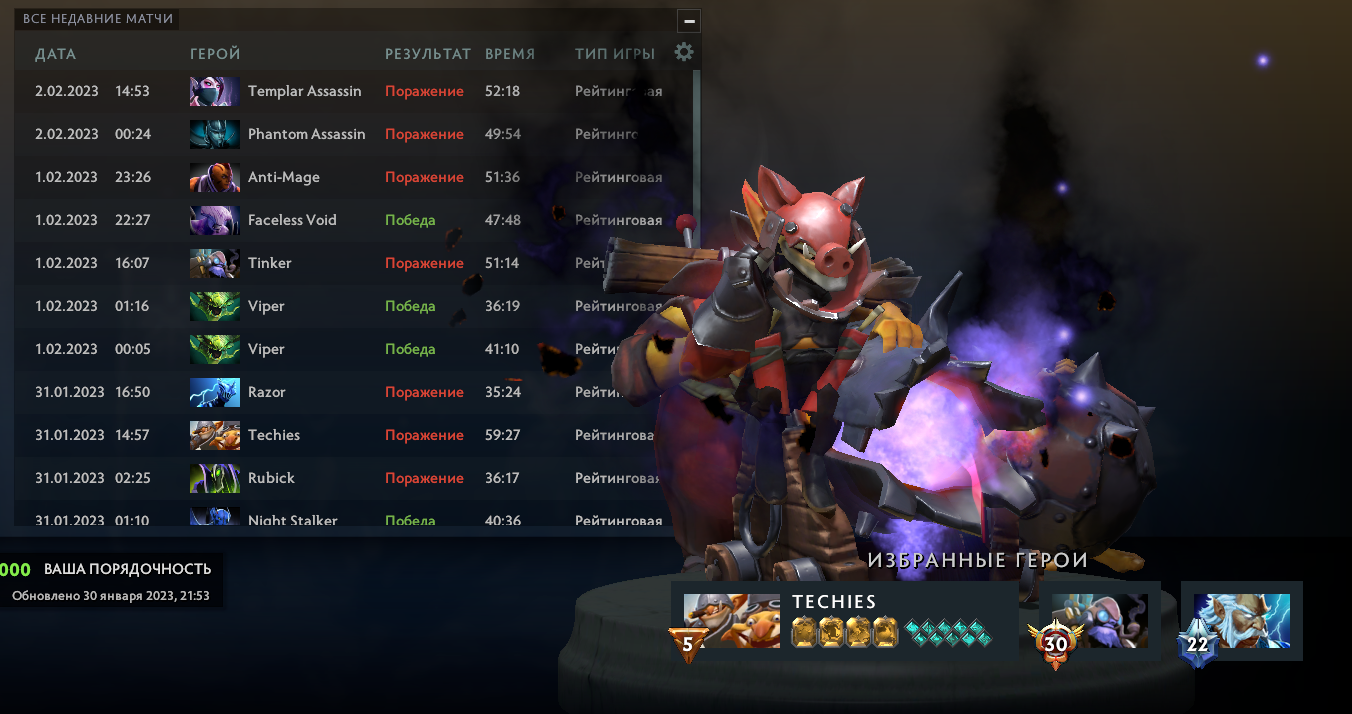Viewport: 1352px width, 714px height.
Task: Open the match list settings gear
Action: pos(684,53)
